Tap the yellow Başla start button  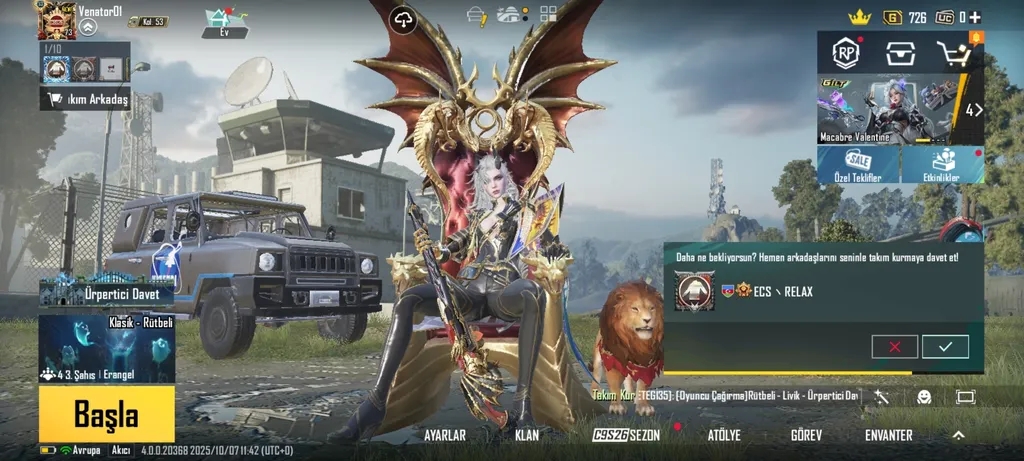coord(106,414)
